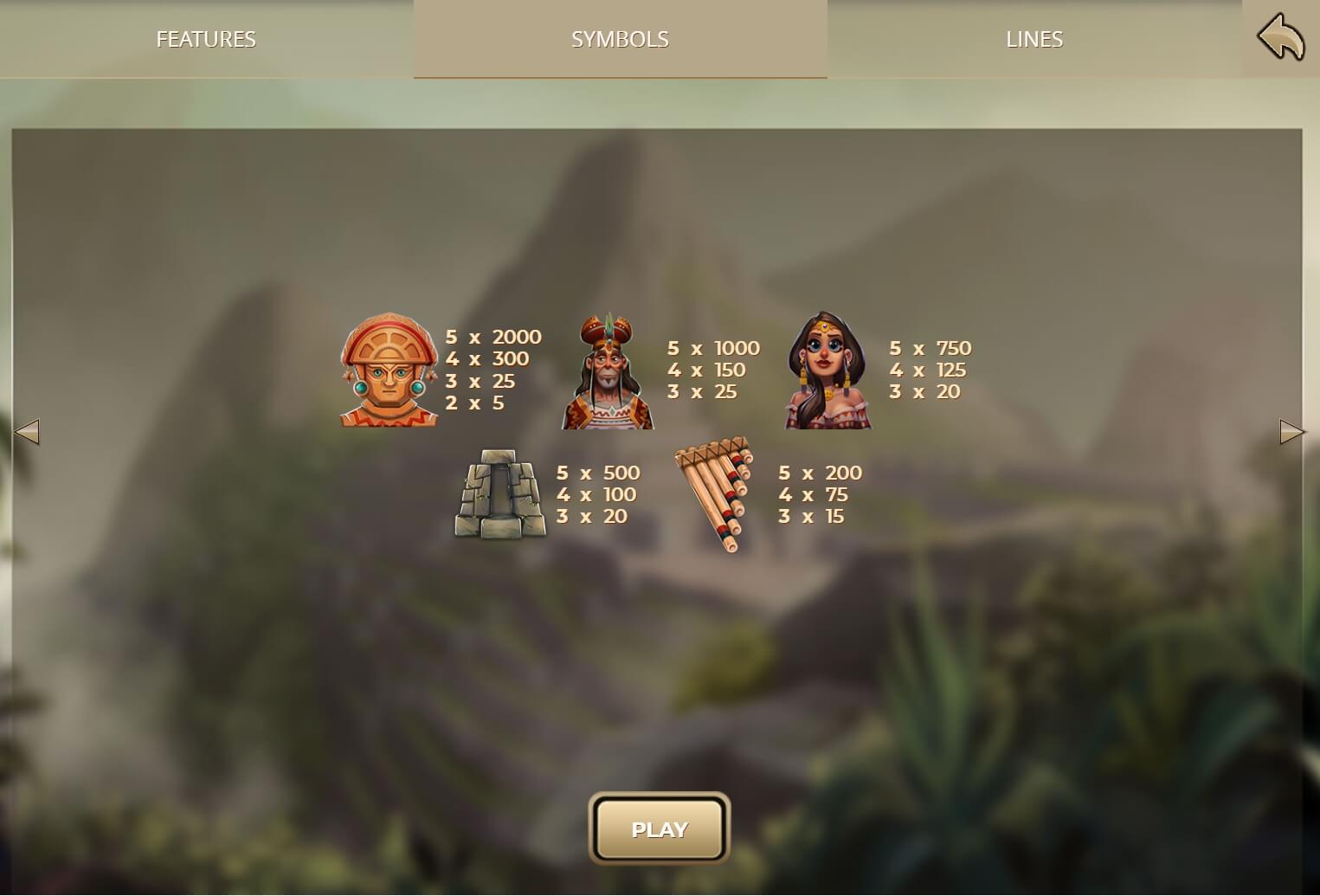Show the next paytable page
The image size is (1320, 896).
pyautogui.click(x=1291, y=431)
